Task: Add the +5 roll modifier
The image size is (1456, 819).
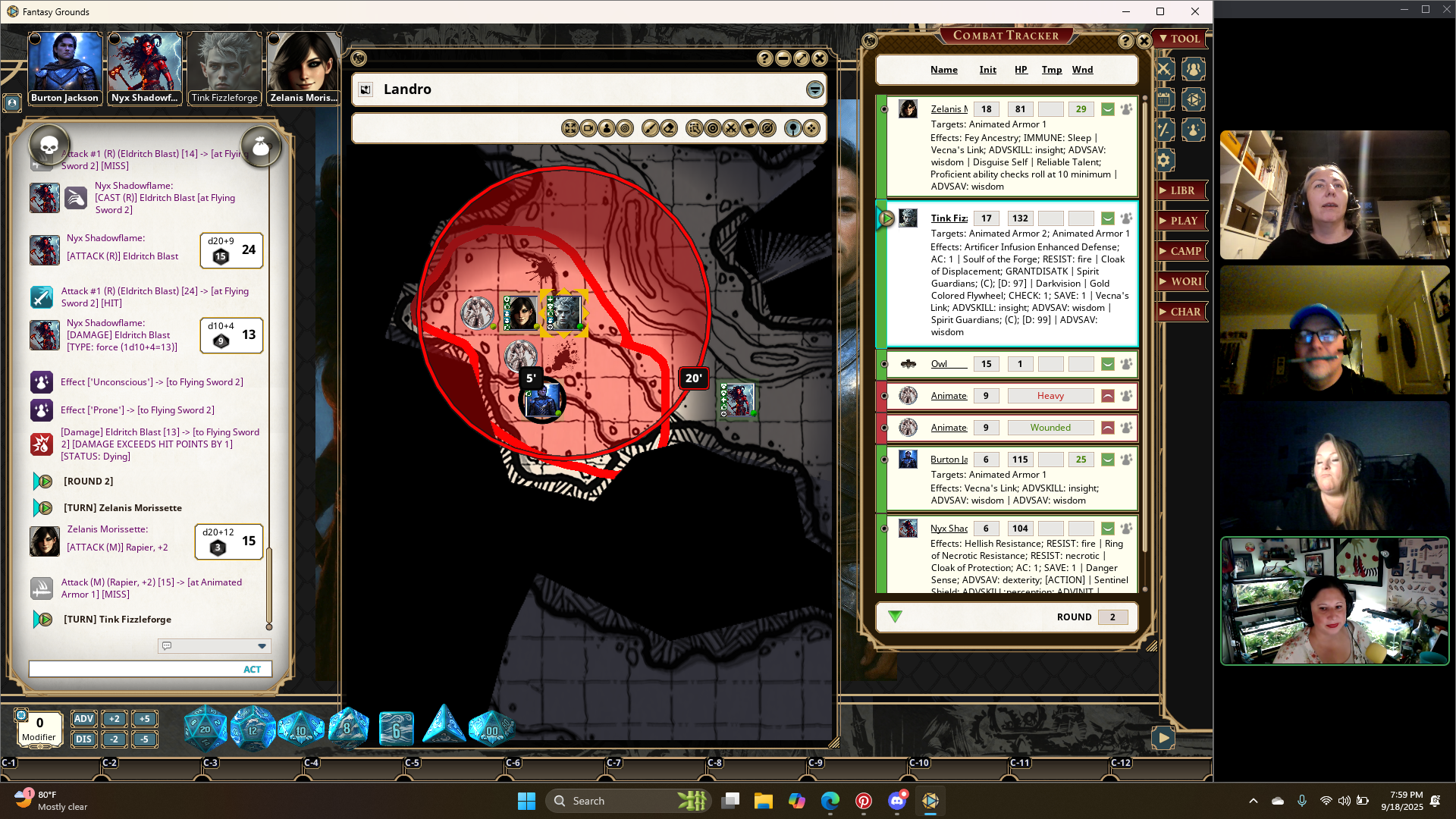Action: click(144, 719)
